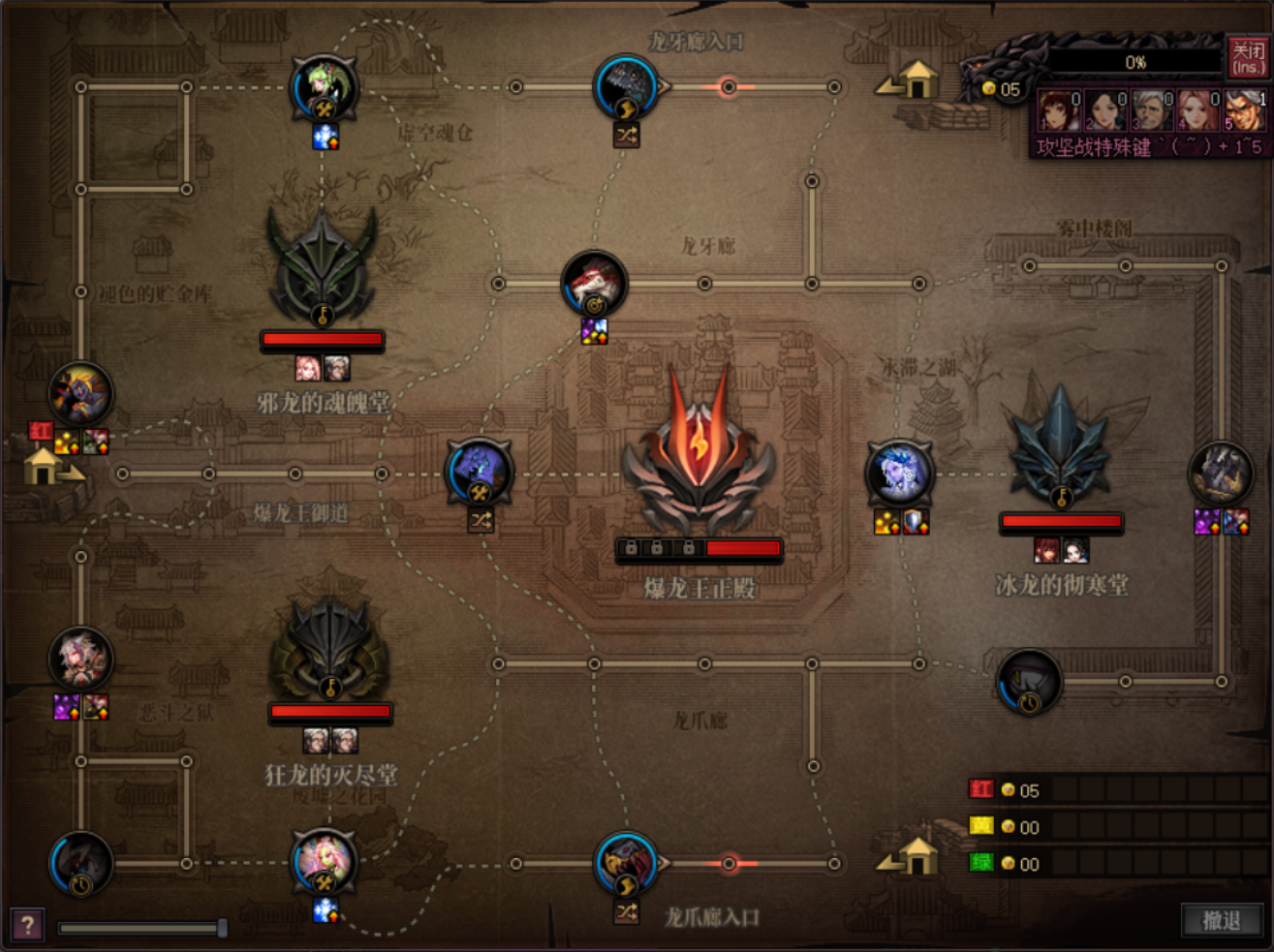Select the ice maiden monster node
Screen dimensions: 1274x952
tap(899, 473)
